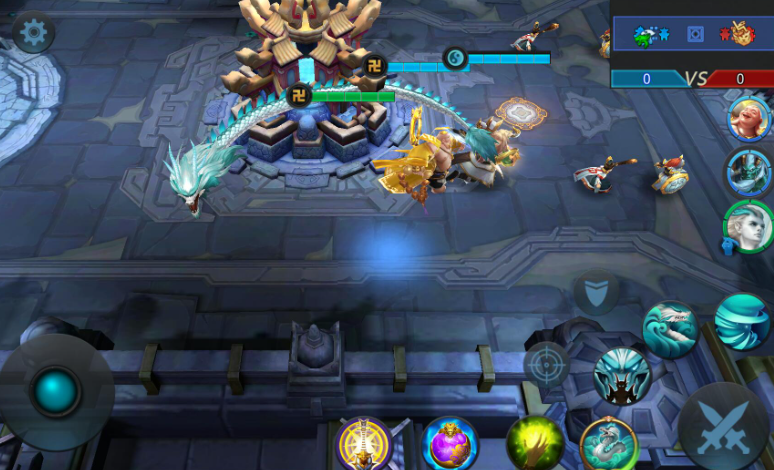Cast the horned demon mask skill

coord(622,376)
